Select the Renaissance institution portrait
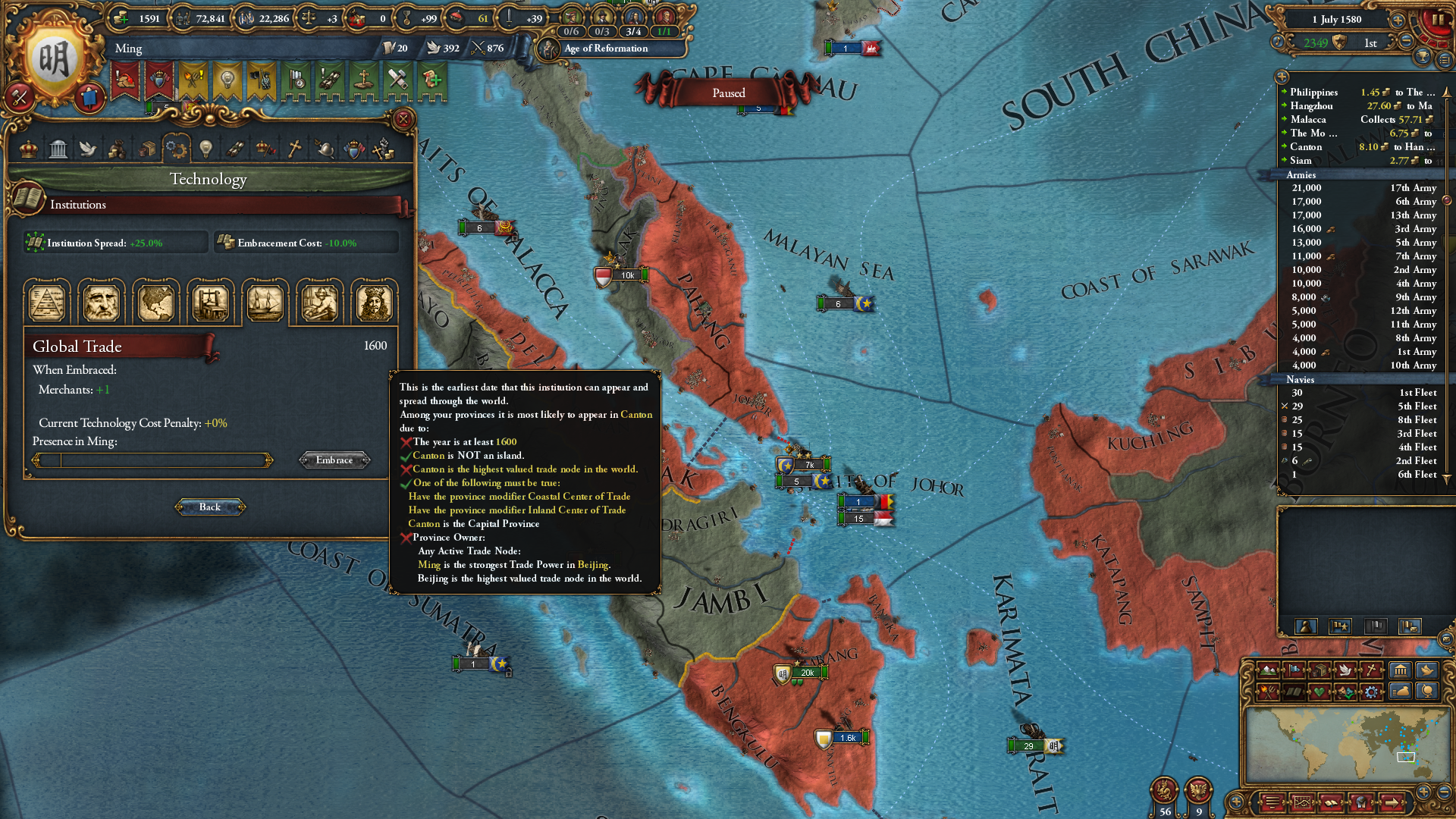 [x=101, y=302]
